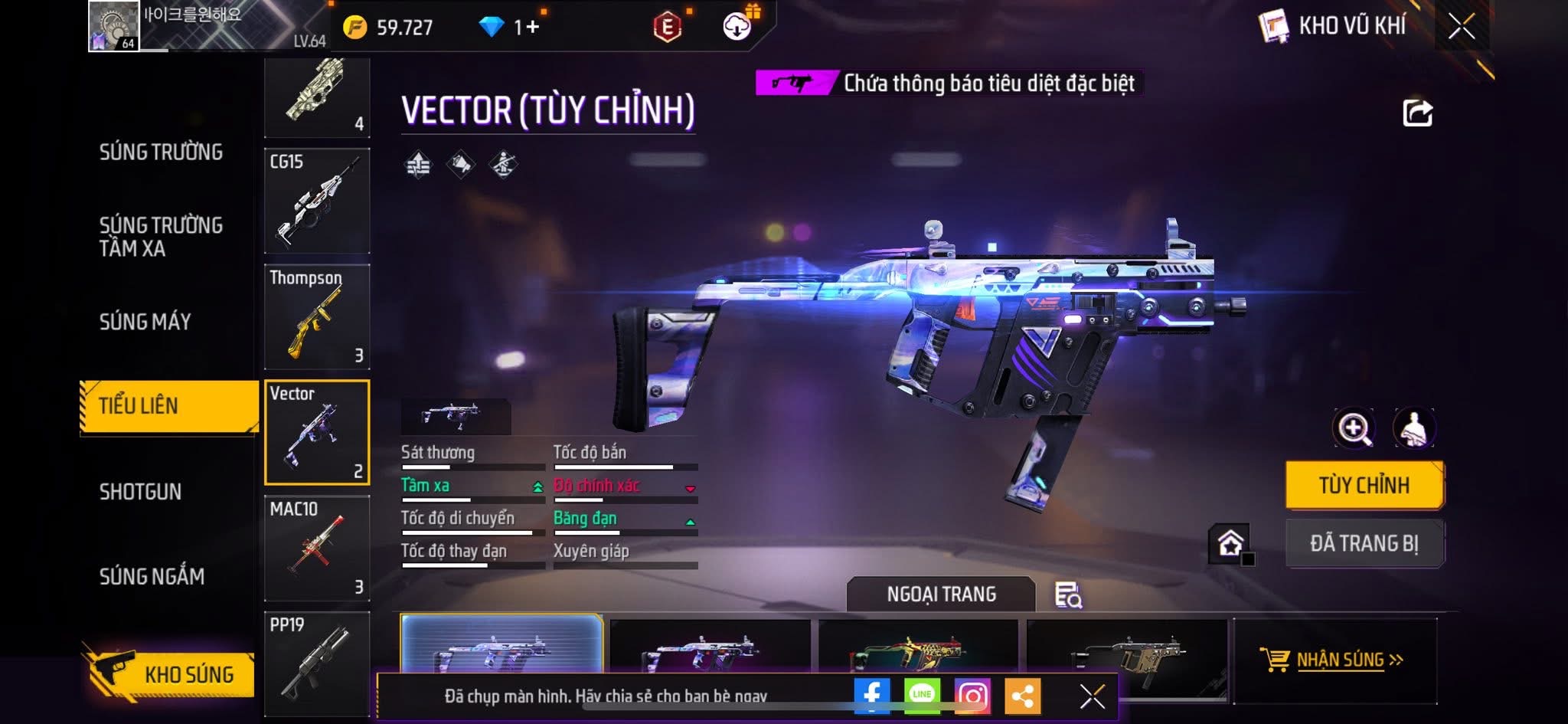Click the yellow TÙY CHỈNH button

click(1364, 485)
